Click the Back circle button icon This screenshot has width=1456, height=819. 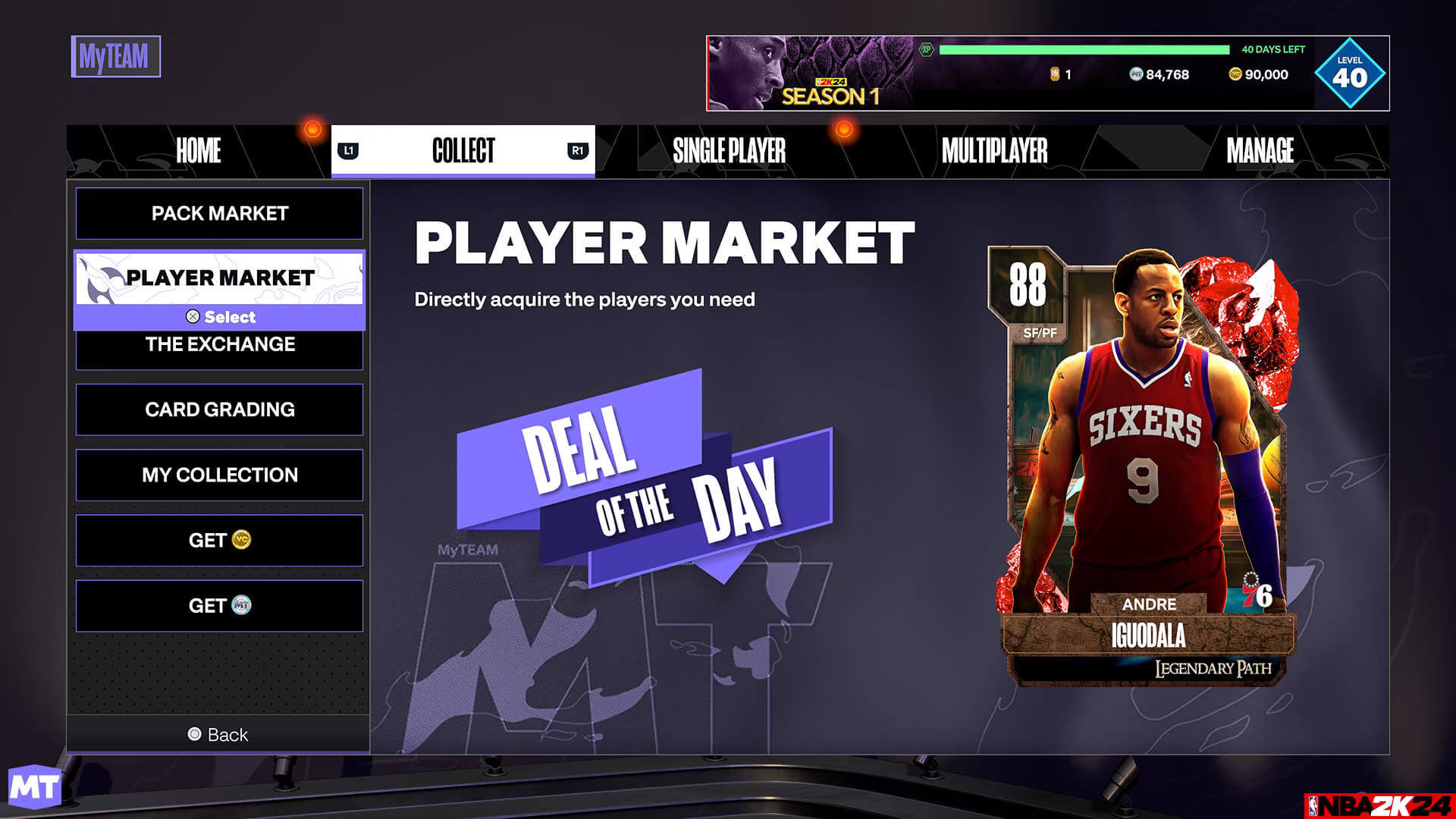195,734
